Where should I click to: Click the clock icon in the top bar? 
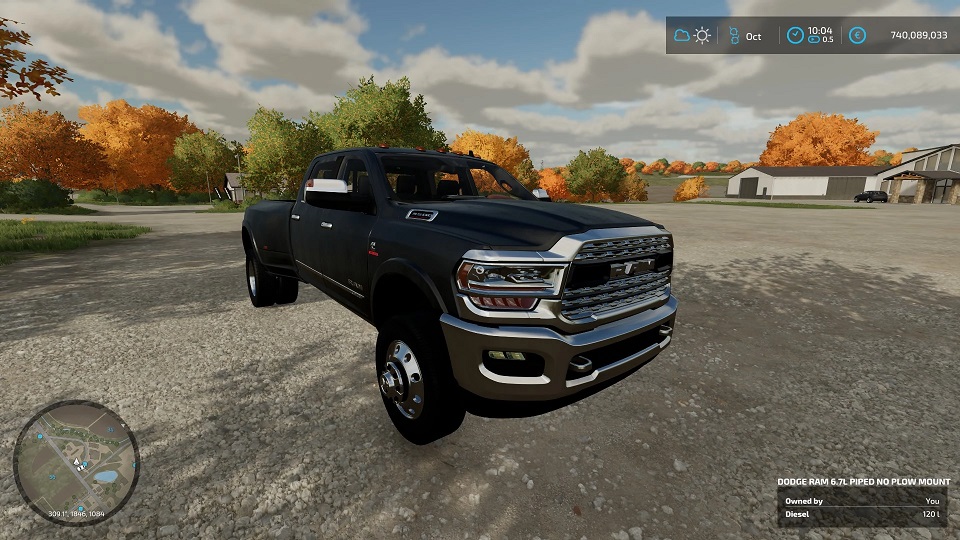click(x=794, y=36)
